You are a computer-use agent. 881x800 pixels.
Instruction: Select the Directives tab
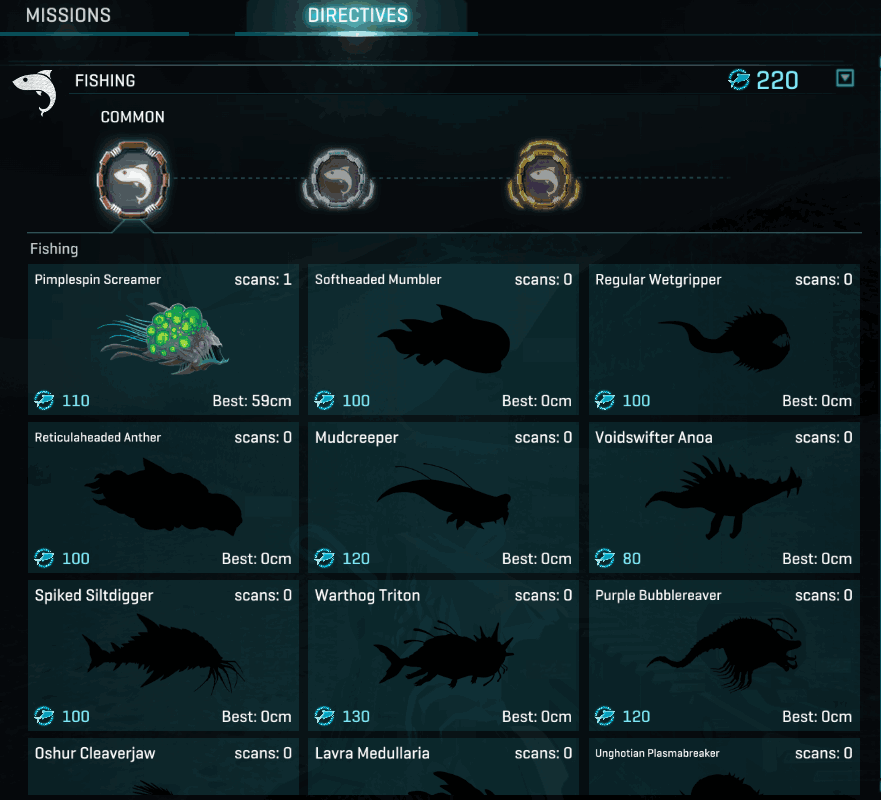pos(357,15)
